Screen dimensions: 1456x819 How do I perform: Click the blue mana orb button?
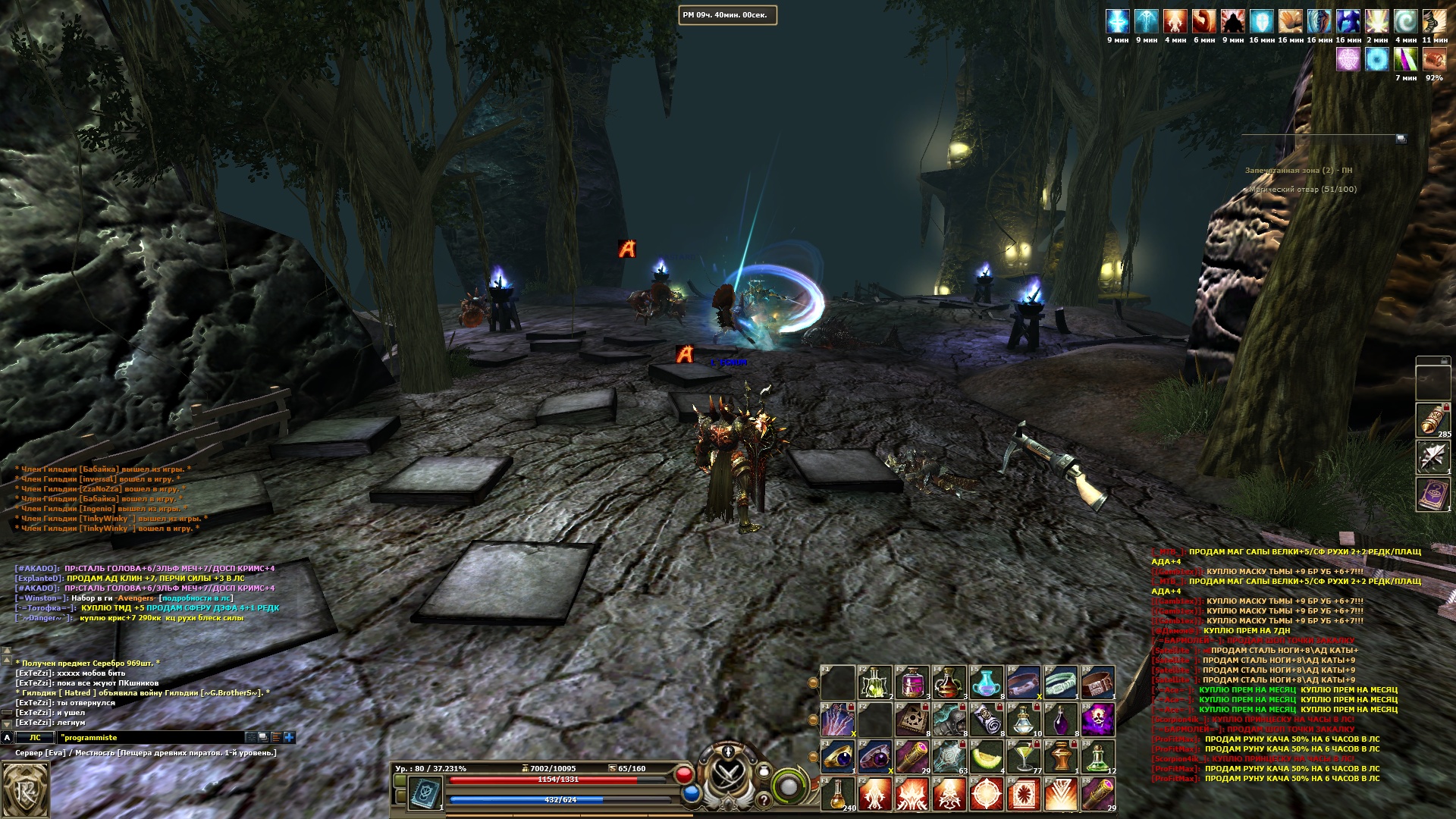tap(691, 793)
